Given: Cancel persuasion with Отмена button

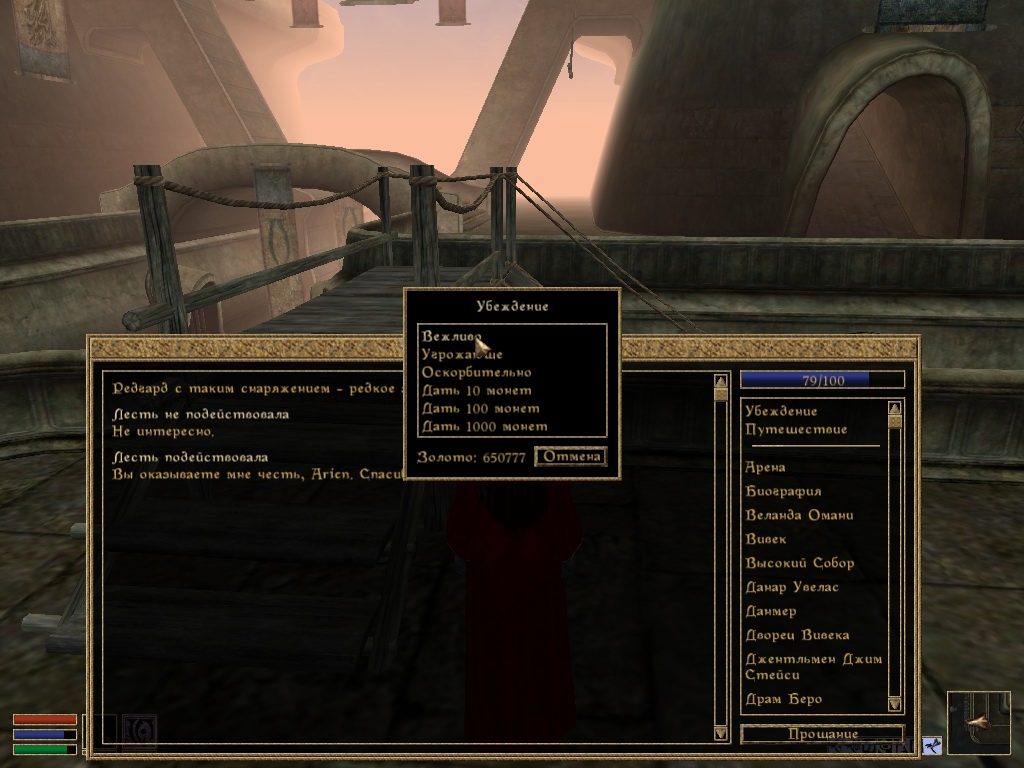Looking at the screenshot, I should coord(571,457).
